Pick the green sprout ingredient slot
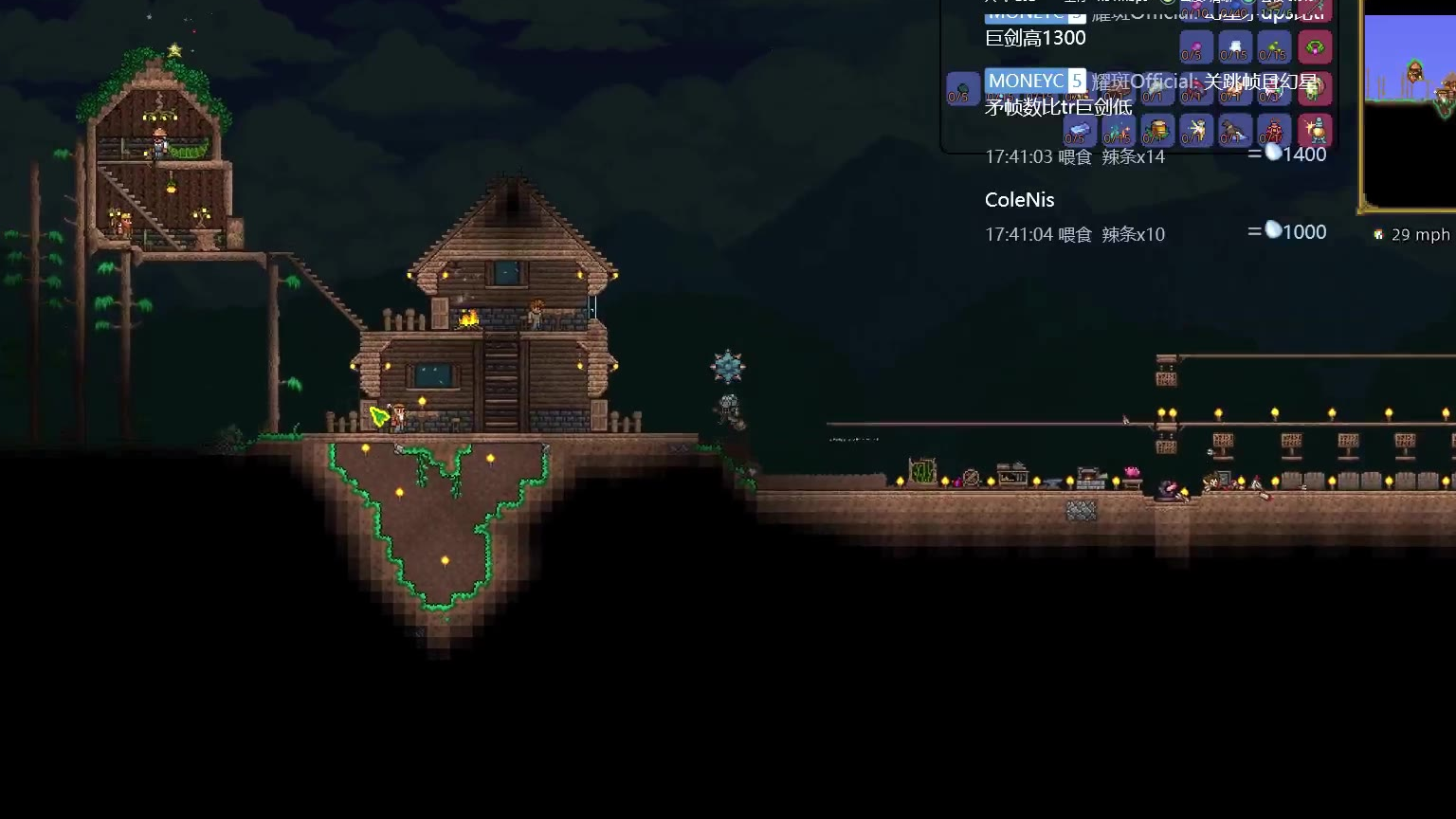This screenshot has height=819, width=1456. (1274, 47)
